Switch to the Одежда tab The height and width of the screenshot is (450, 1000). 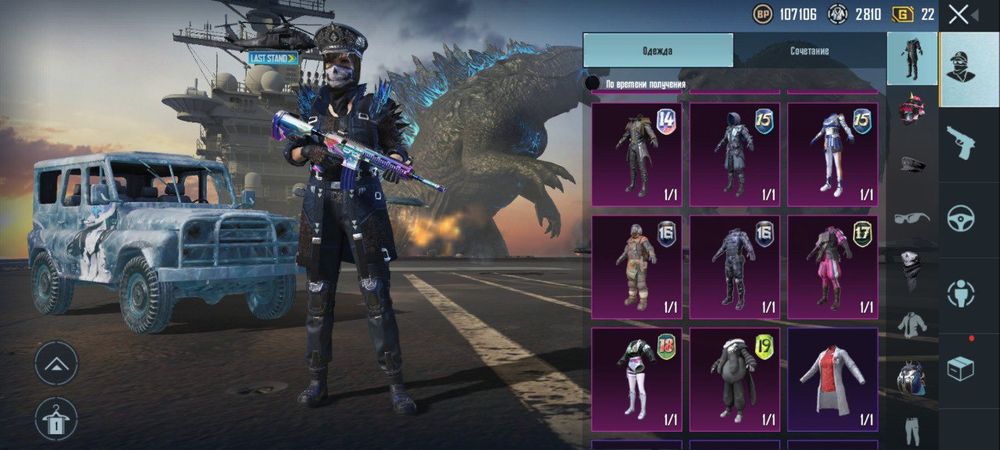coord(658,50)
